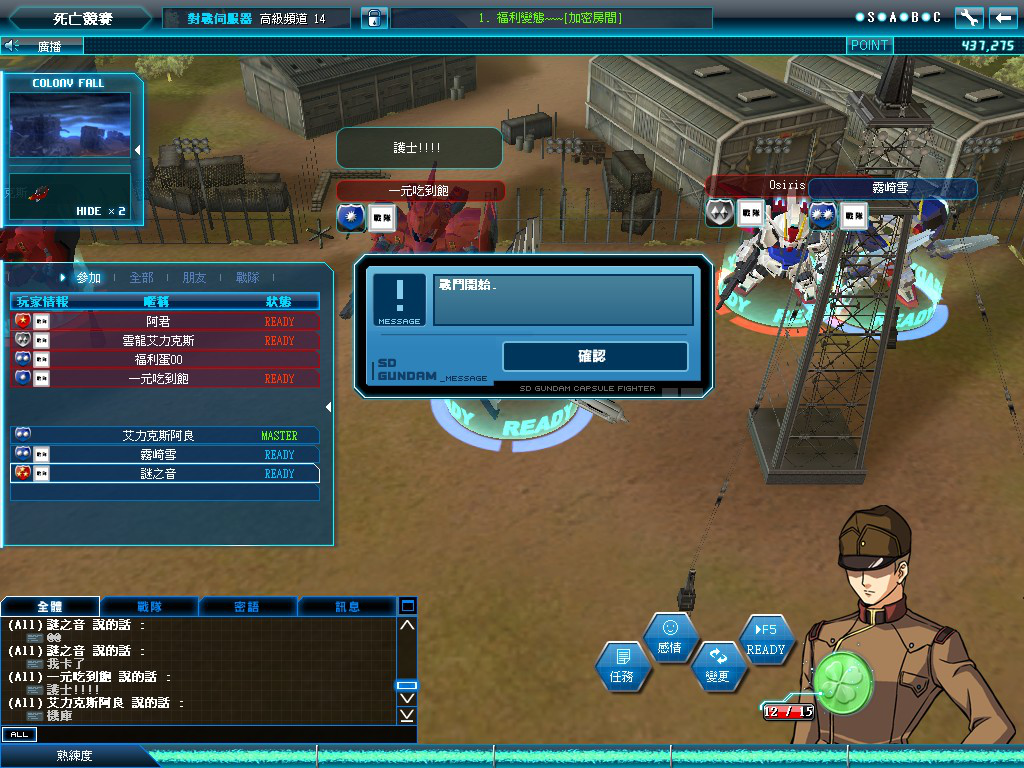Leave the room with the back arrow
The width and height of the screenshot is (1024, 768).
tap(1003, 18)
